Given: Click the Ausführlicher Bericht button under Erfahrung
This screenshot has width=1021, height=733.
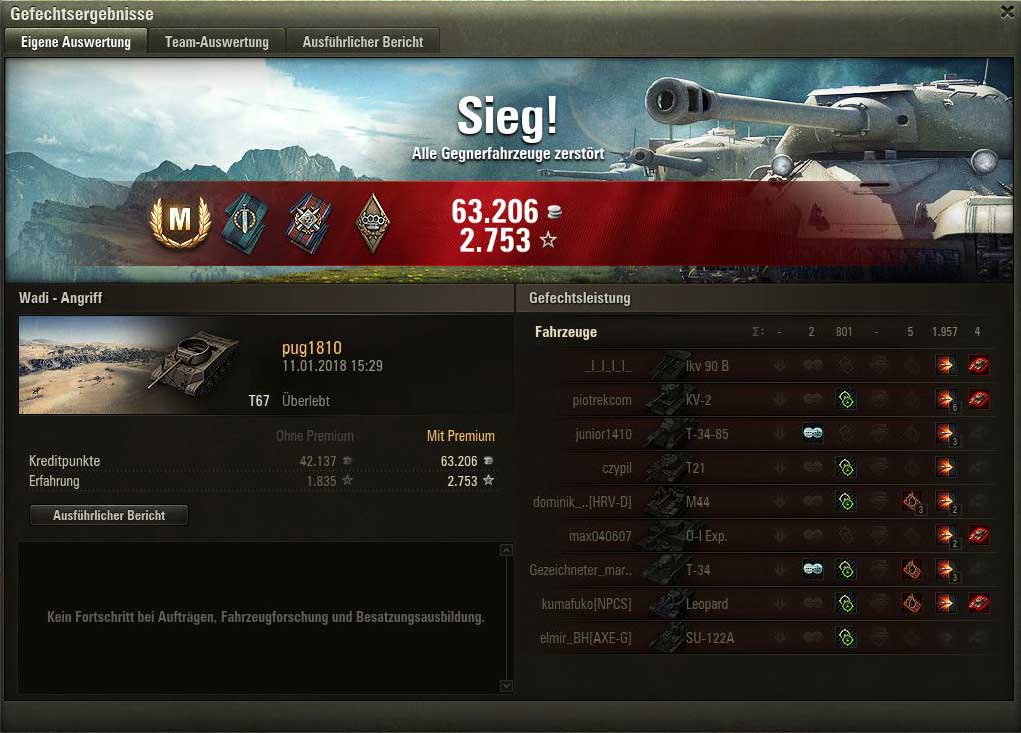Looking at the screenshot, I should tap(108, 515).
